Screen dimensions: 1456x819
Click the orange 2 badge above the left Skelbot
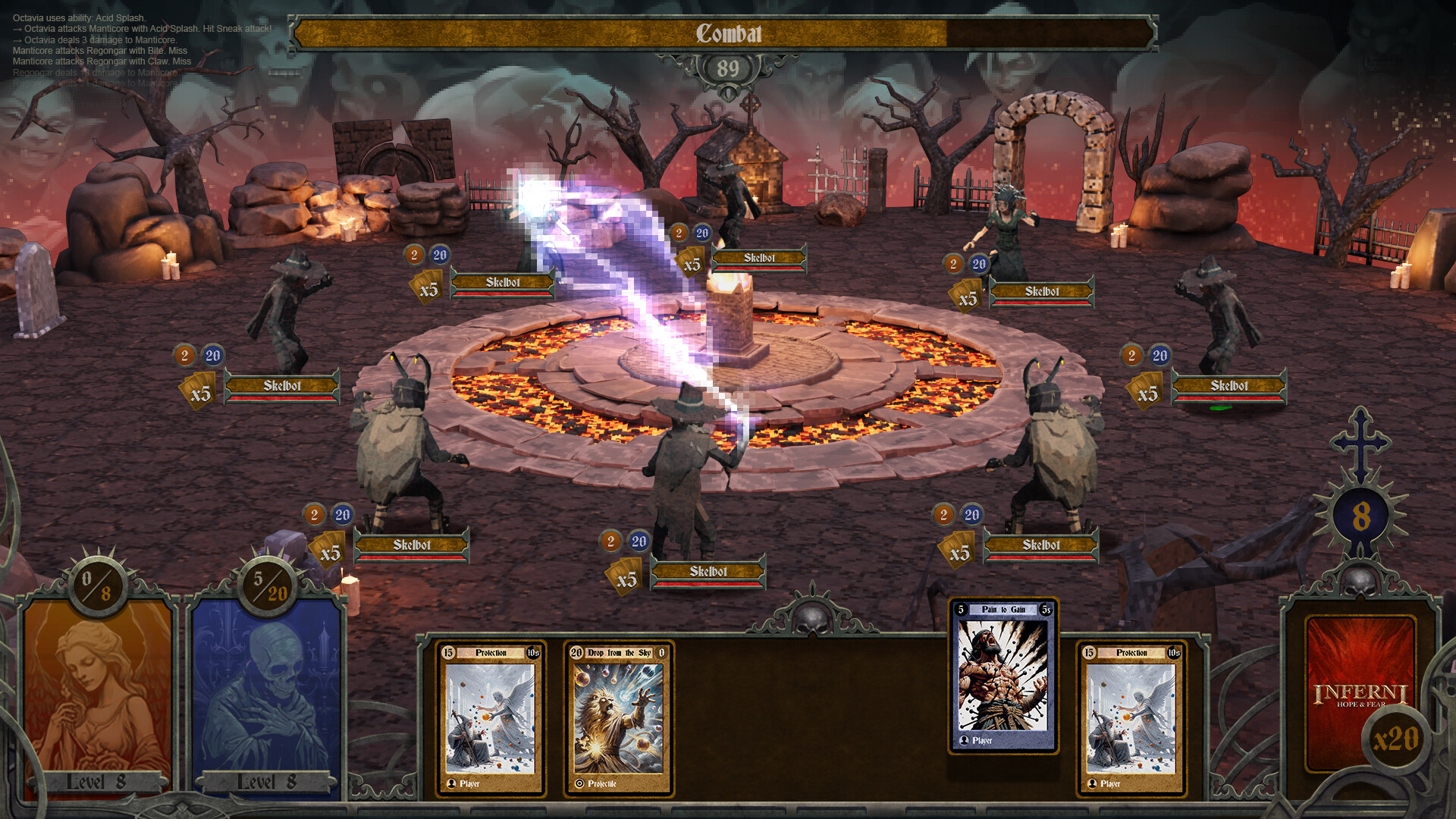click(184, 356)
